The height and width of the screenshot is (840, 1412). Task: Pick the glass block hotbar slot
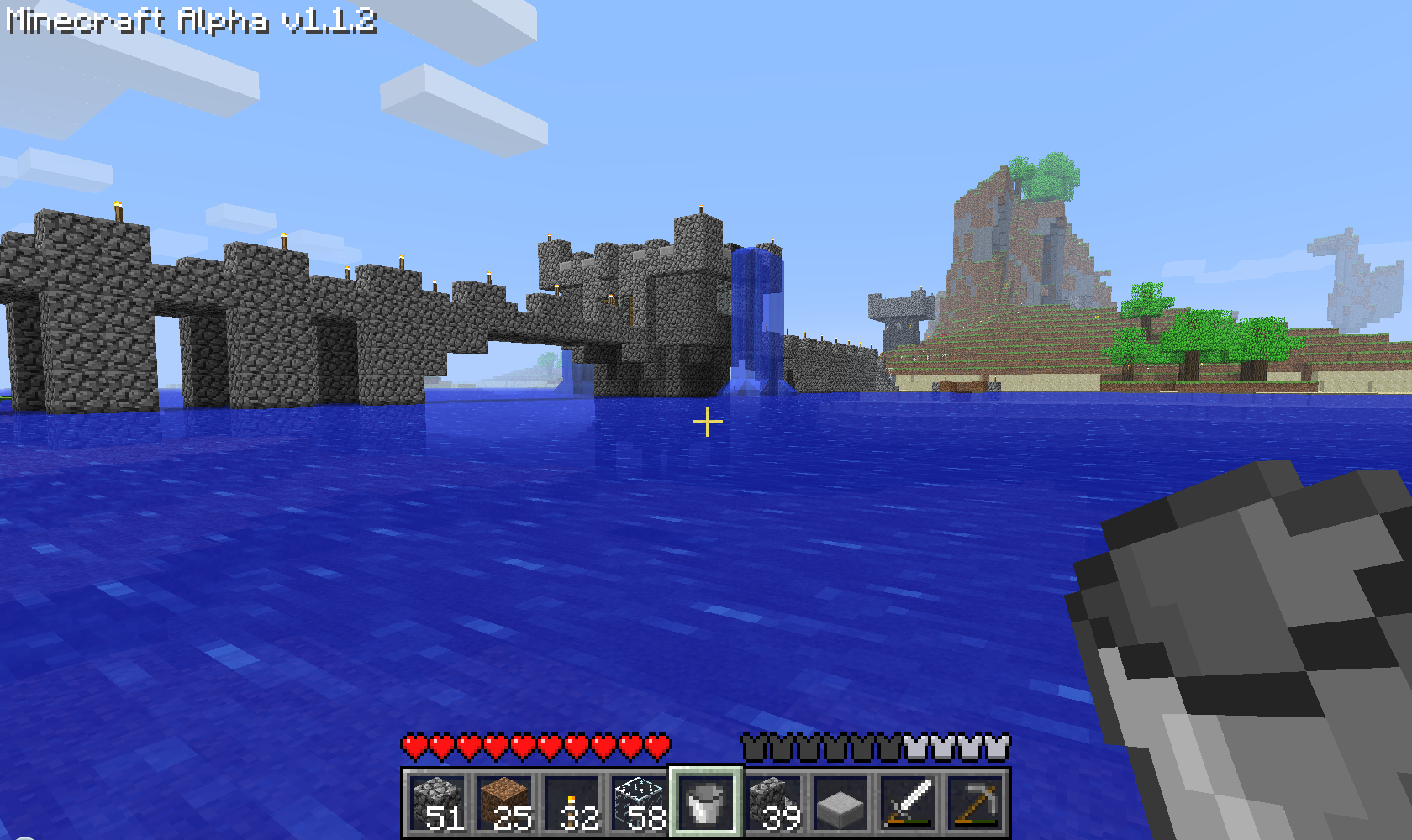[x=639, y=802]
